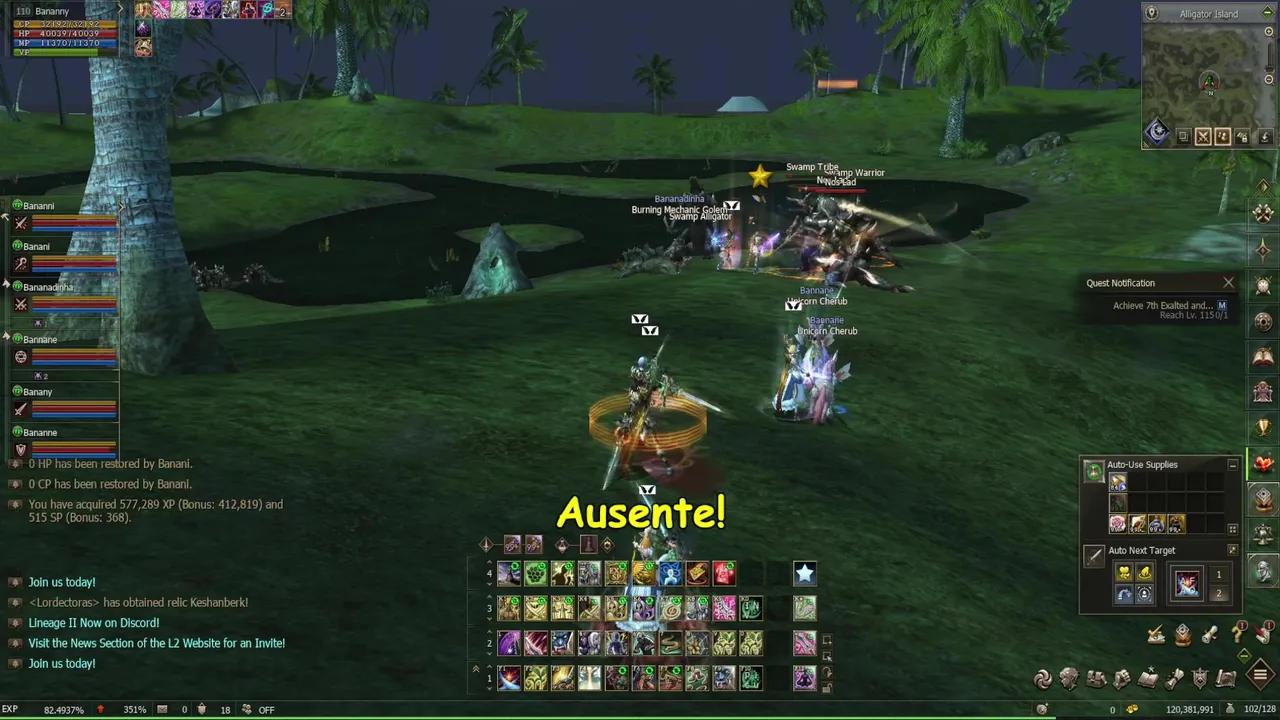
Task: Open the skill book icon at bottom right
Action: click(1147, 678)
